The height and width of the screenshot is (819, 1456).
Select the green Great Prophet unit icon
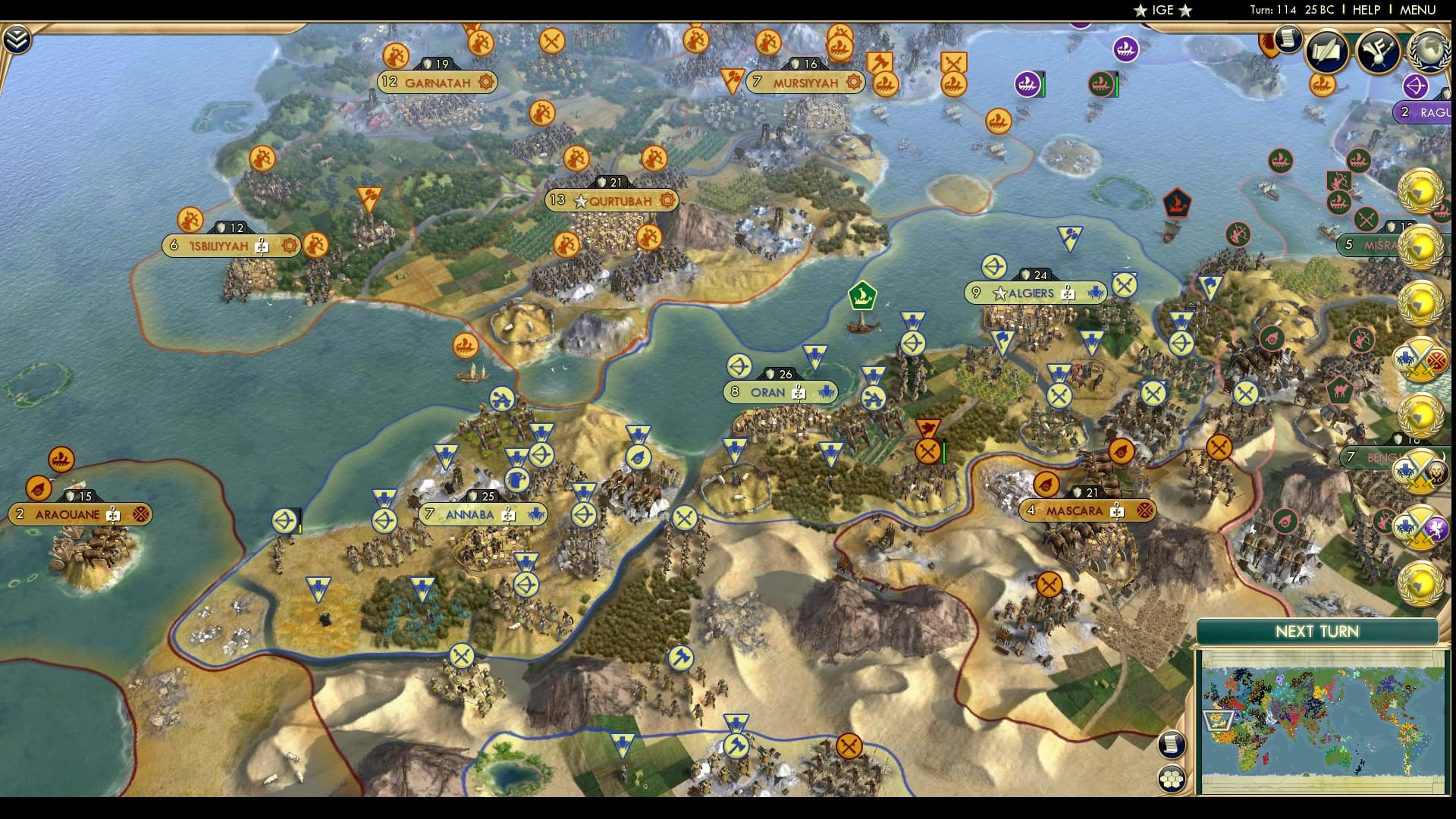point(864,296)
